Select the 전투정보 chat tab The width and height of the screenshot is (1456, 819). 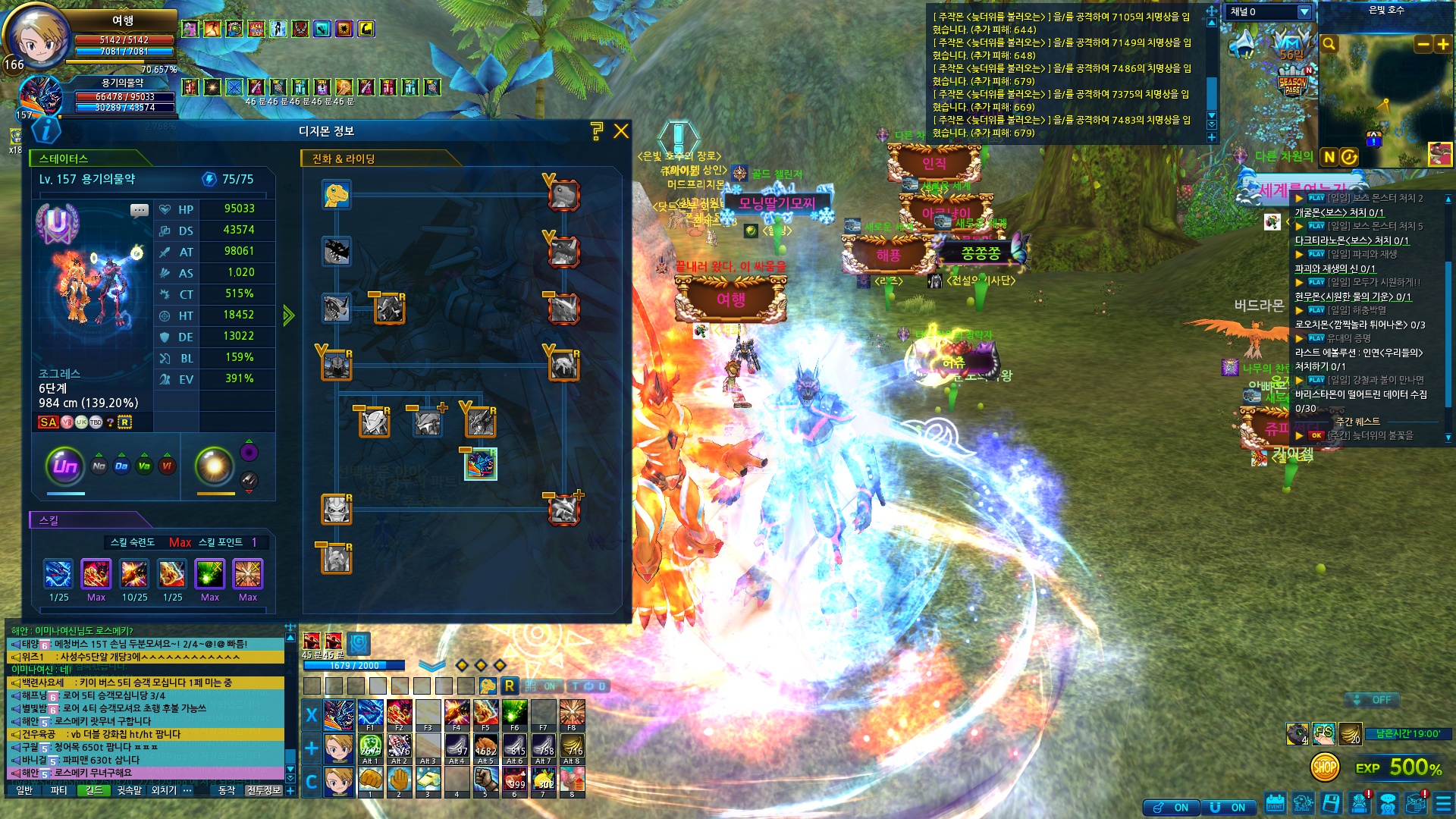pyautogui.click(x=264, y=790)
